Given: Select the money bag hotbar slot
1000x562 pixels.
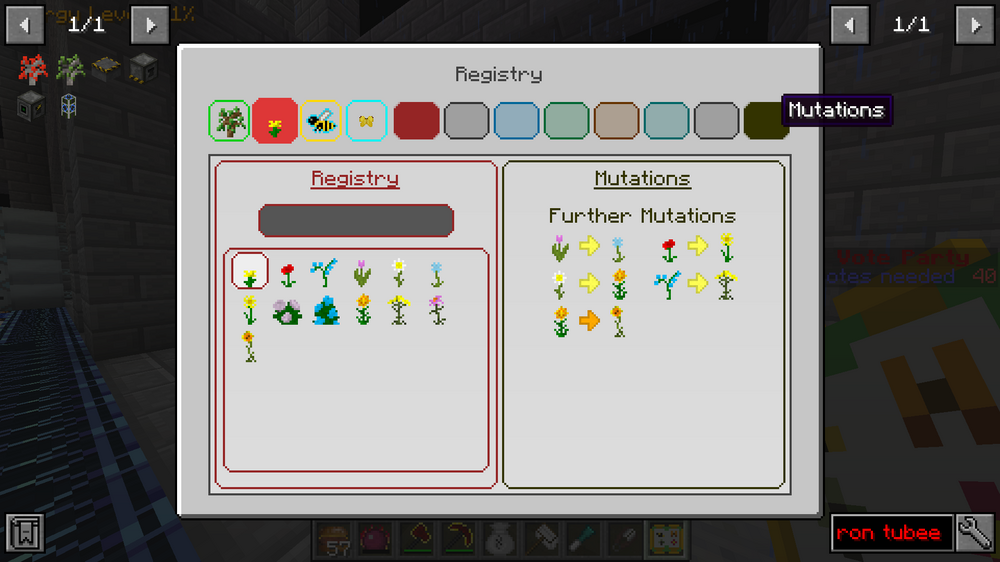Looking at the screenshot, I should point(500,539).
